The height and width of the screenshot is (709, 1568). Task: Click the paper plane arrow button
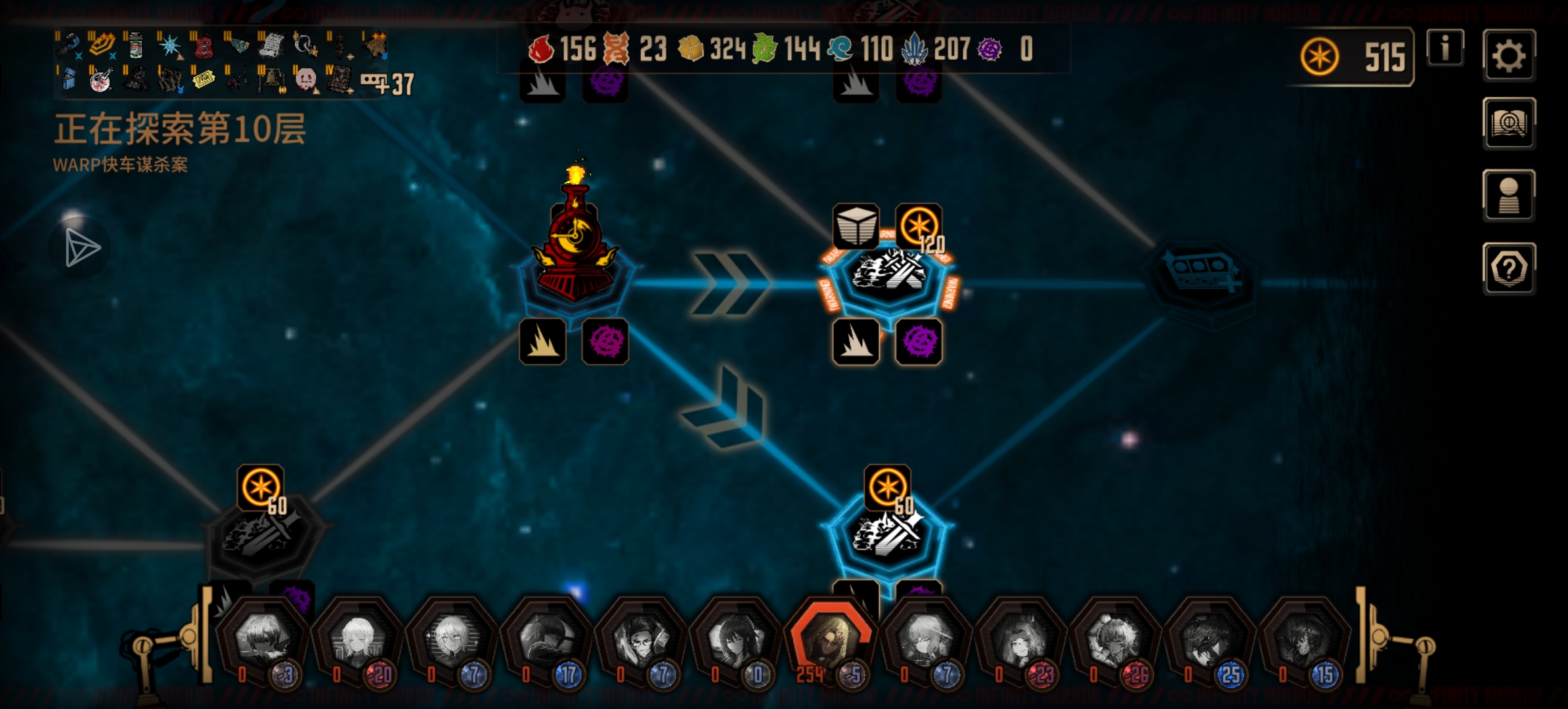click(81, 248)
